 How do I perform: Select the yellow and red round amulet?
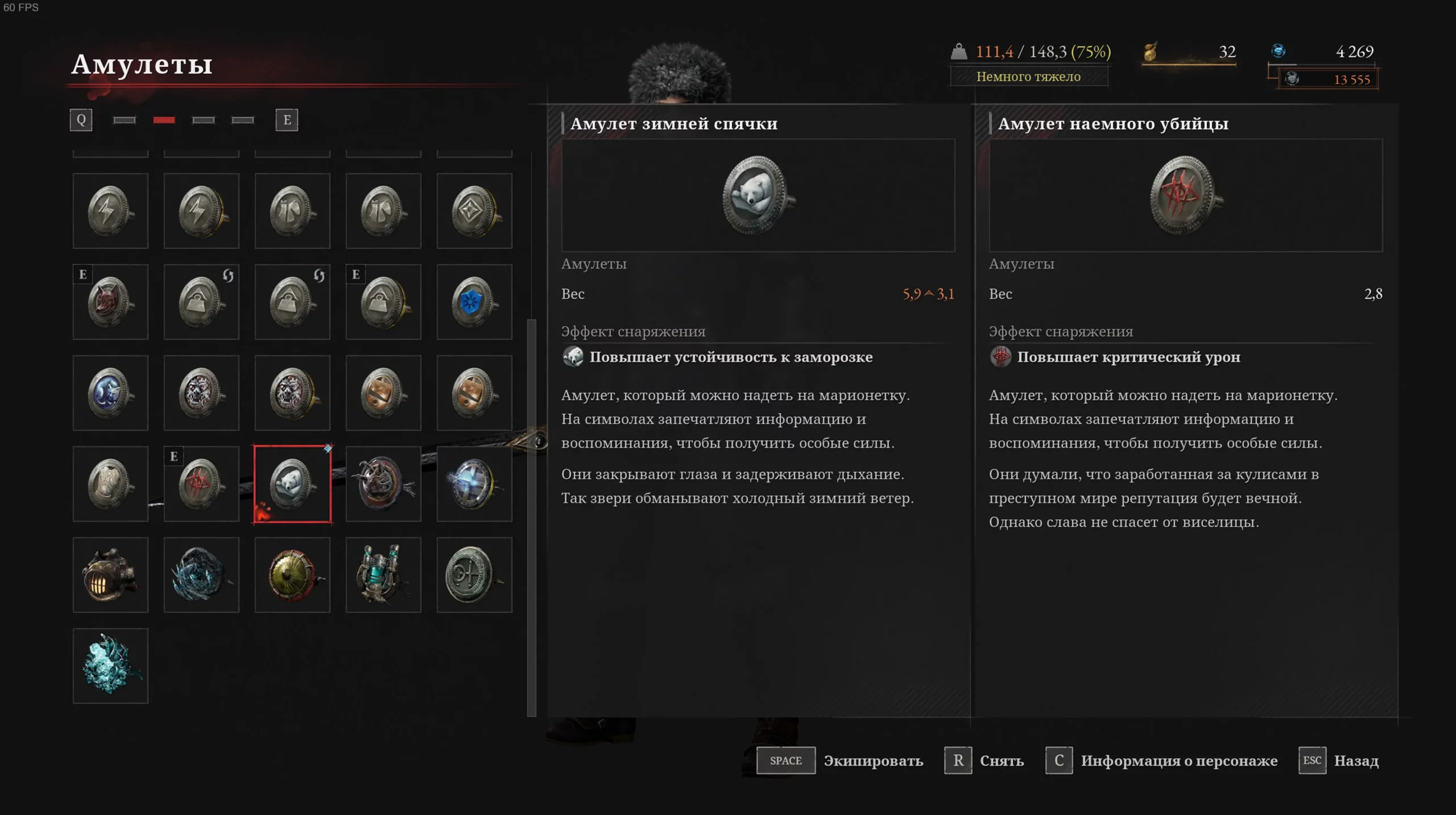pyautogui.click(x=292, y=575)
